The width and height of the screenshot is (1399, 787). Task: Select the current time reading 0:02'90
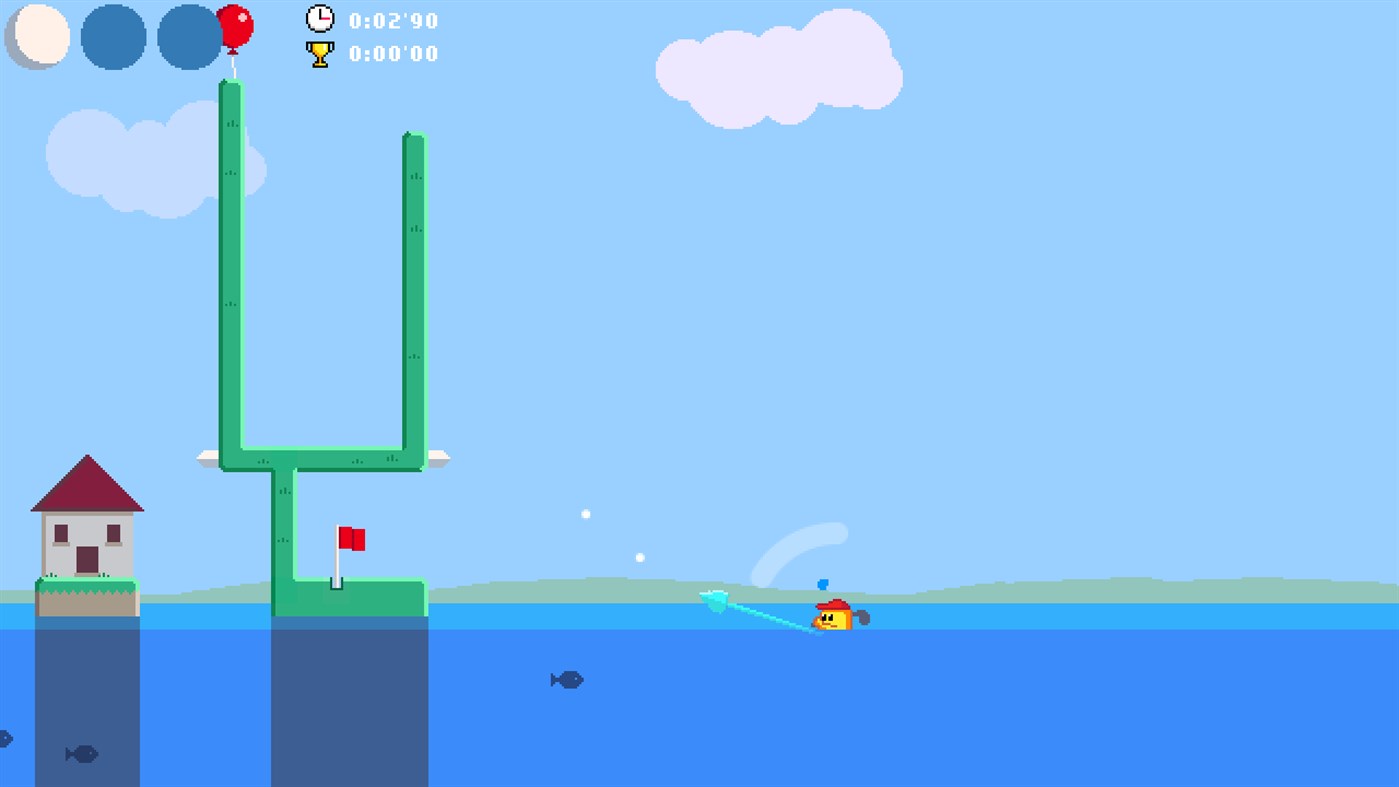392,20
